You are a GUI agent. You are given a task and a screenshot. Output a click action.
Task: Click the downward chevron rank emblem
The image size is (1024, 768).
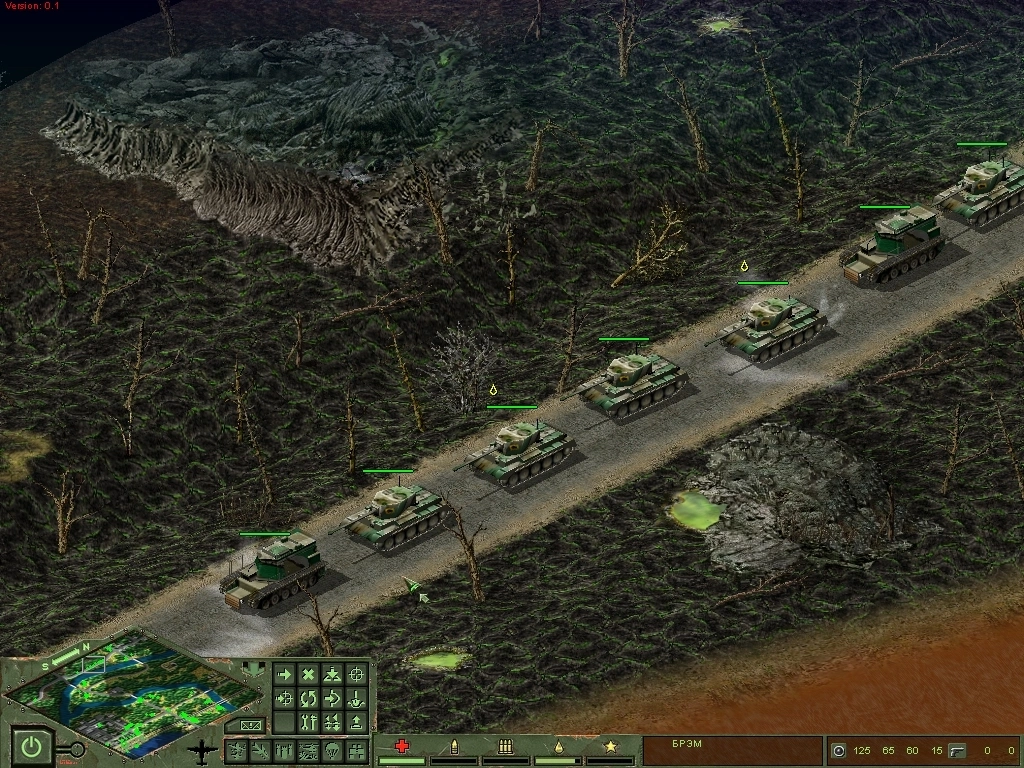(255, 669)
